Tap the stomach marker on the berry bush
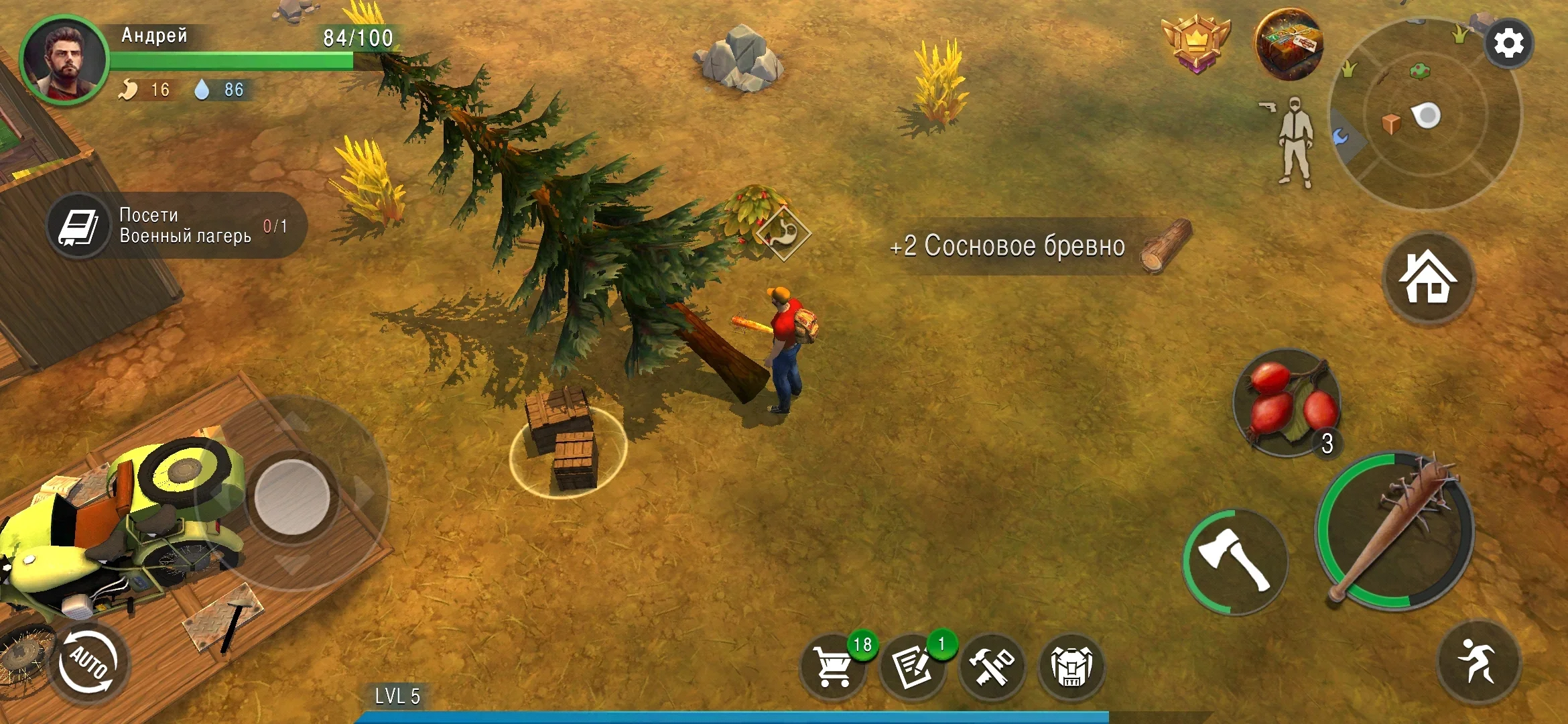Image resolution: width=1568 pixels, height=724 pixels. click(783, 234)
